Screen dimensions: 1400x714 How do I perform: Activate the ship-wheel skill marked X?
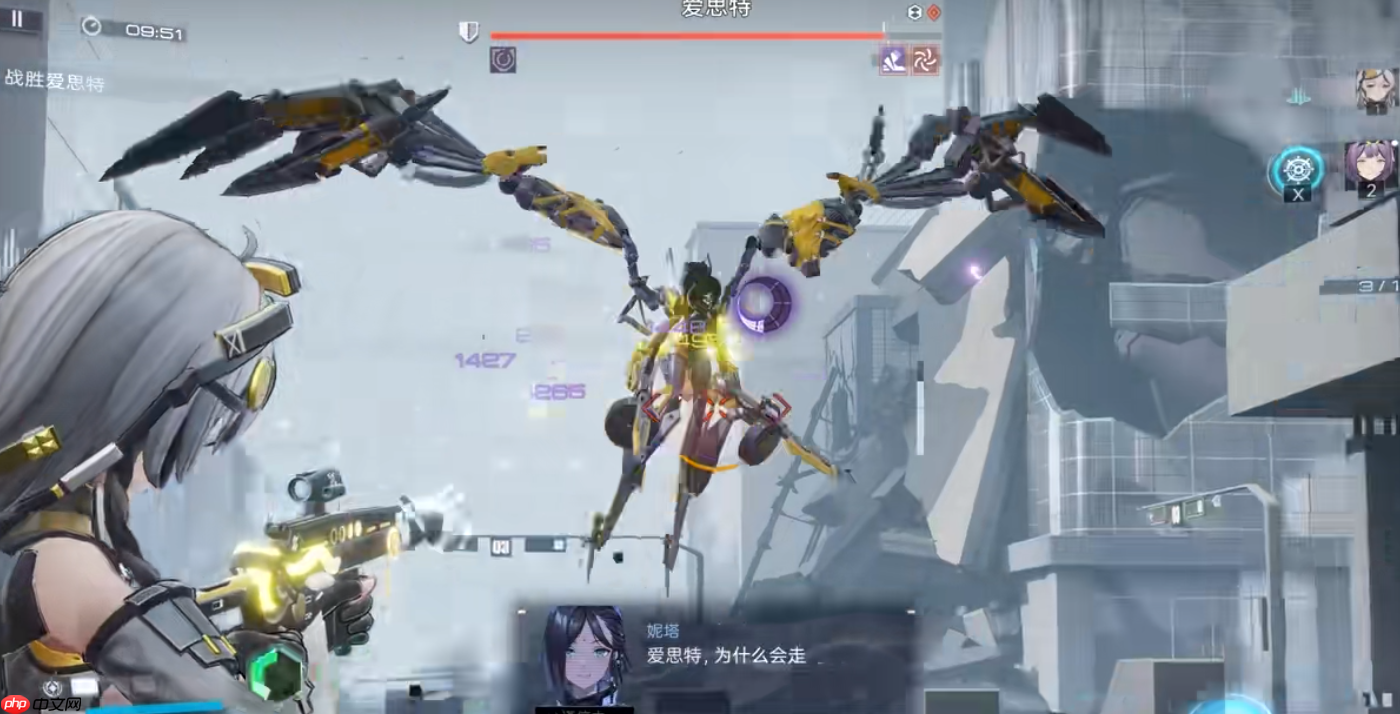point(1297,171)
